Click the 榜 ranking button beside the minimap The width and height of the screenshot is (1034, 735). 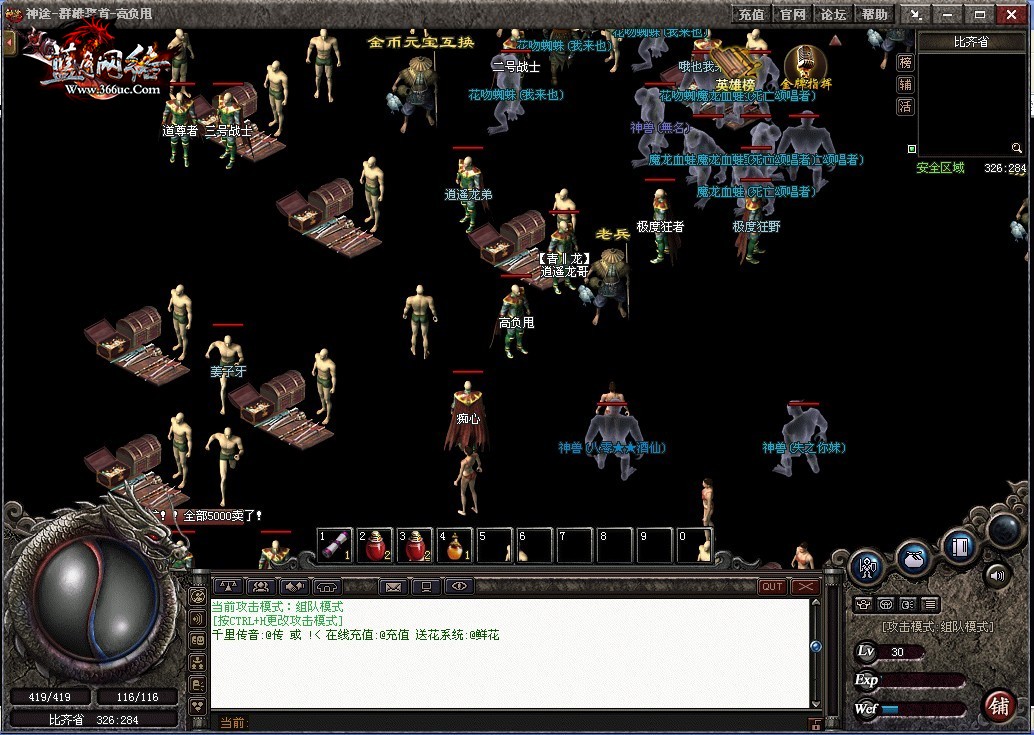904,63
